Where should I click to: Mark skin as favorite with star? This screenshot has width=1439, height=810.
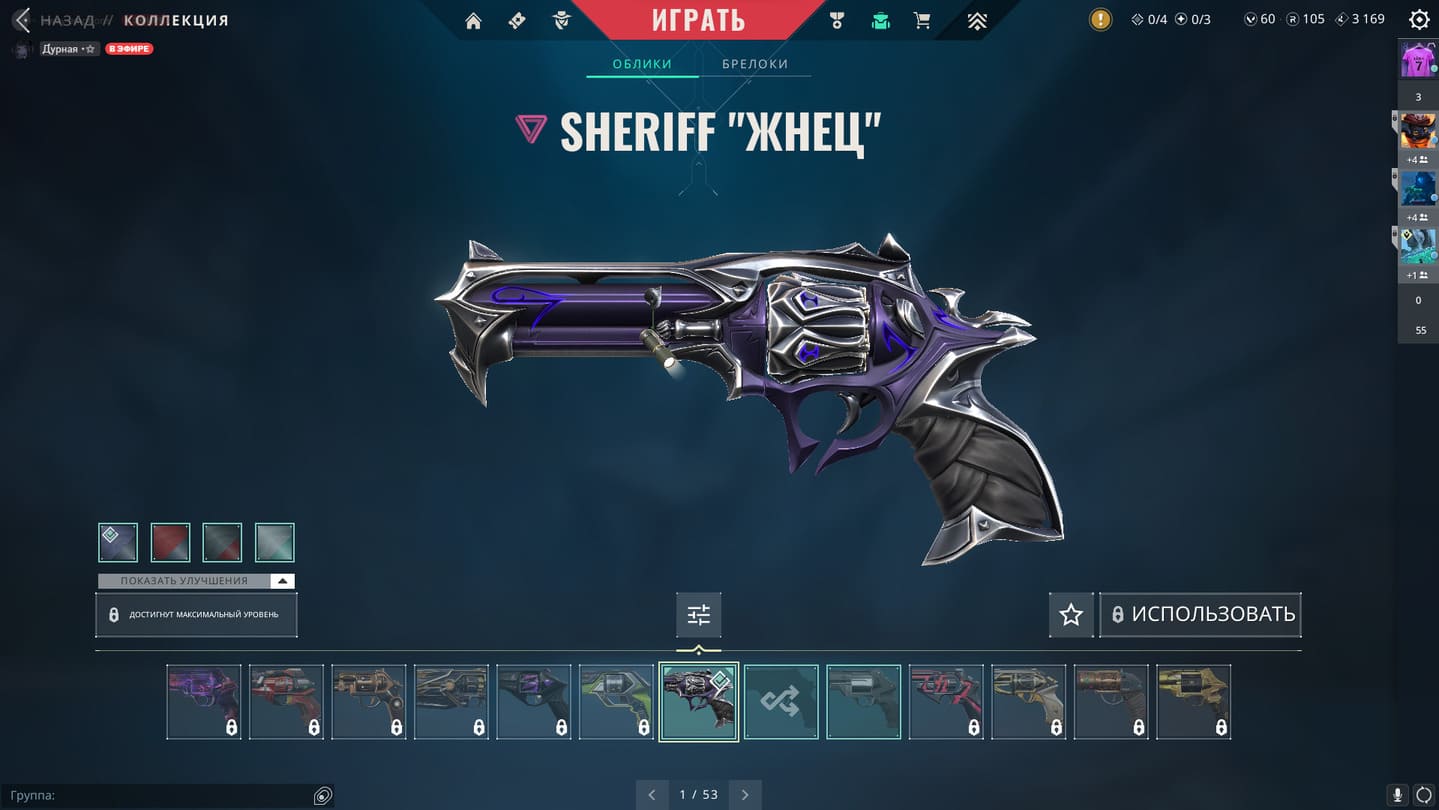[1071, 615]
